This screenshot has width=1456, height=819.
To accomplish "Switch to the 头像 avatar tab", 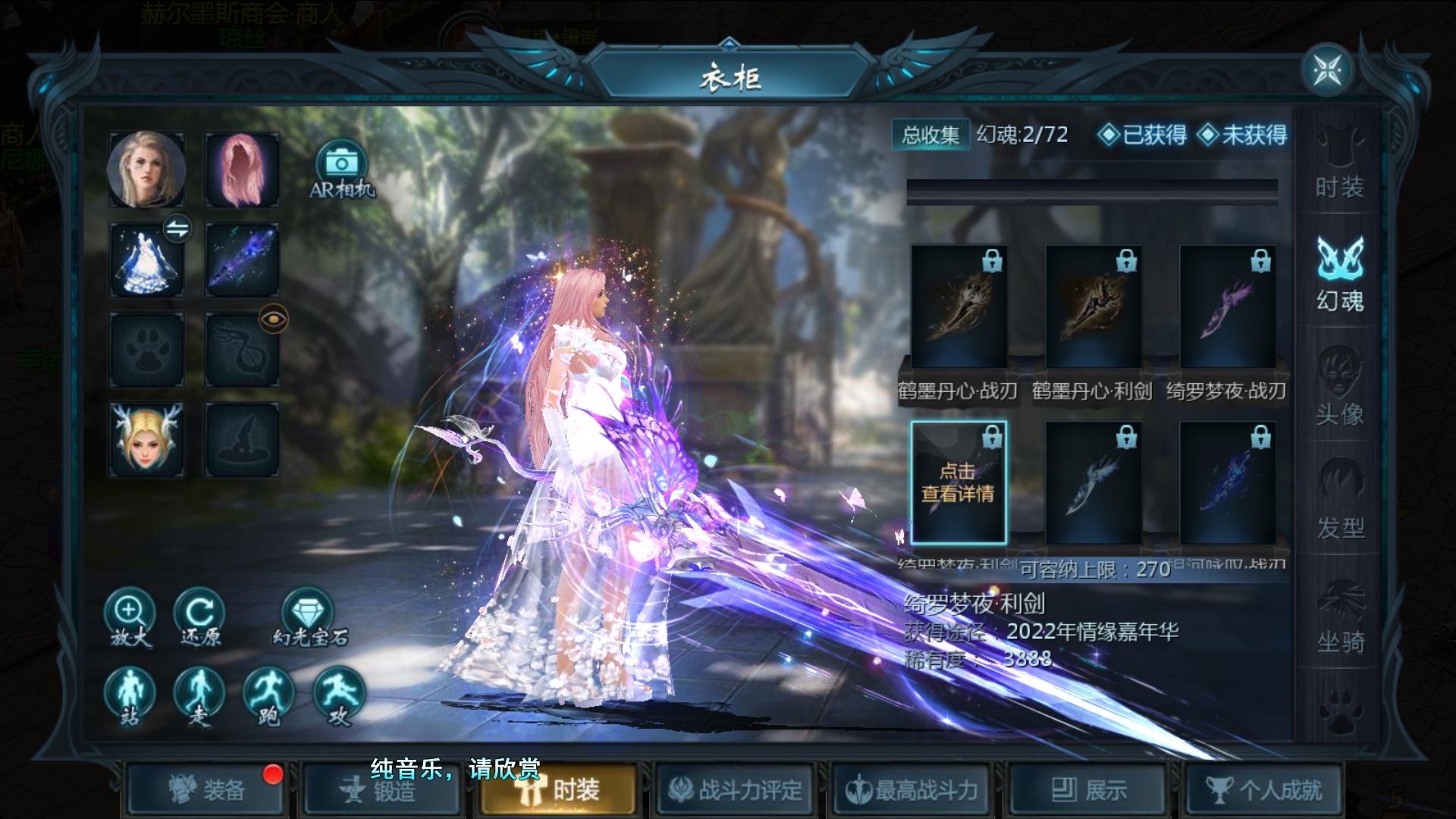I will pos(1339,387).
